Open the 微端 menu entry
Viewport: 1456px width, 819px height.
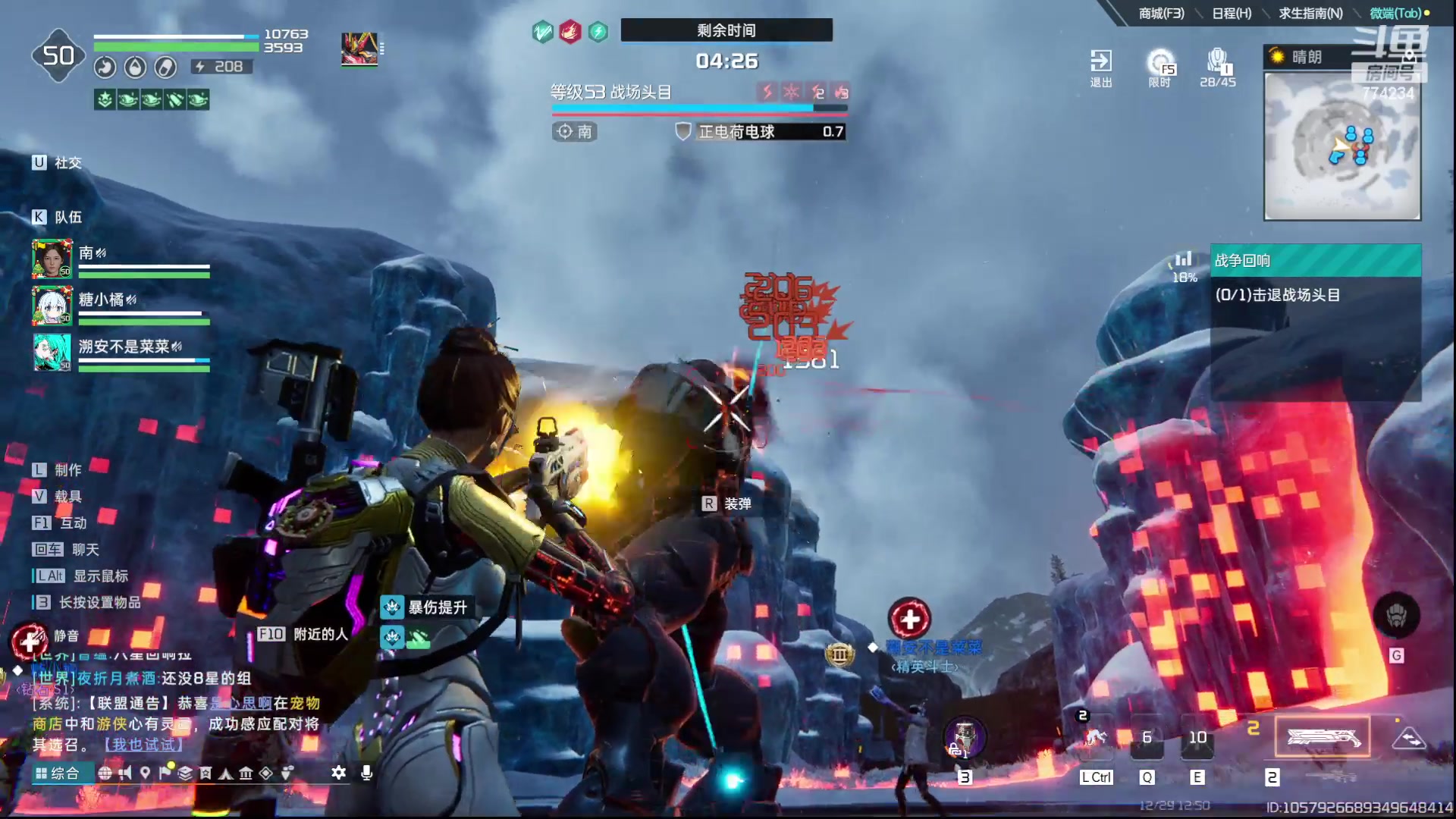pos(1395,13)
